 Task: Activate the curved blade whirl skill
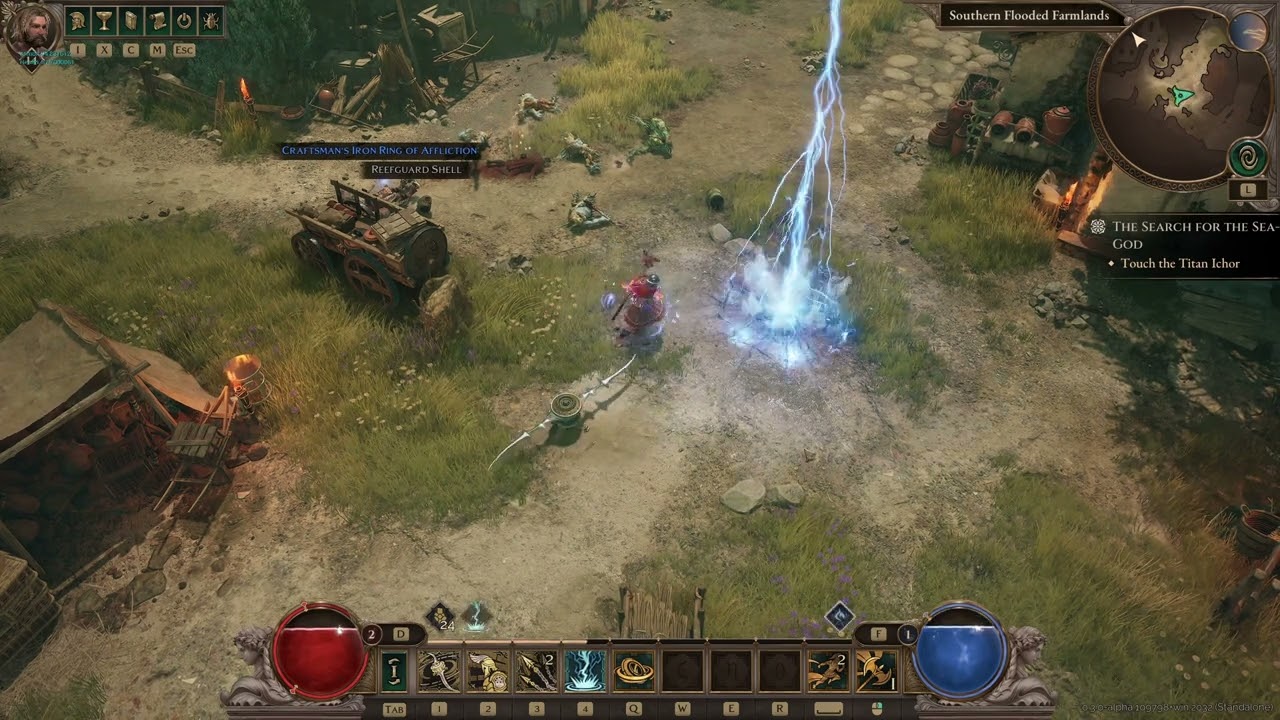point(438,671)
